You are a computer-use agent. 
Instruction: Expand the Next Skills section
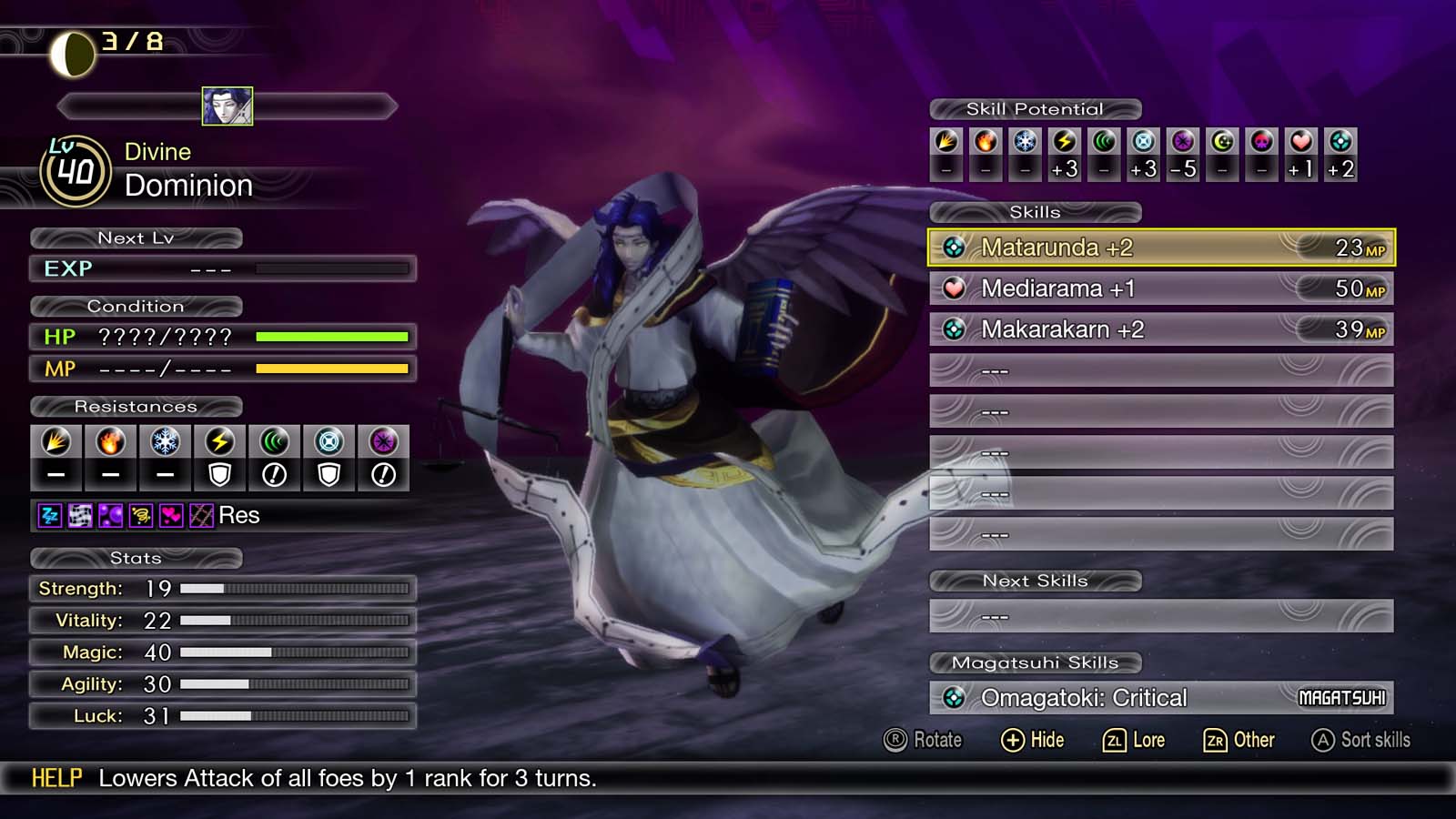click(x=1035, y=581)
